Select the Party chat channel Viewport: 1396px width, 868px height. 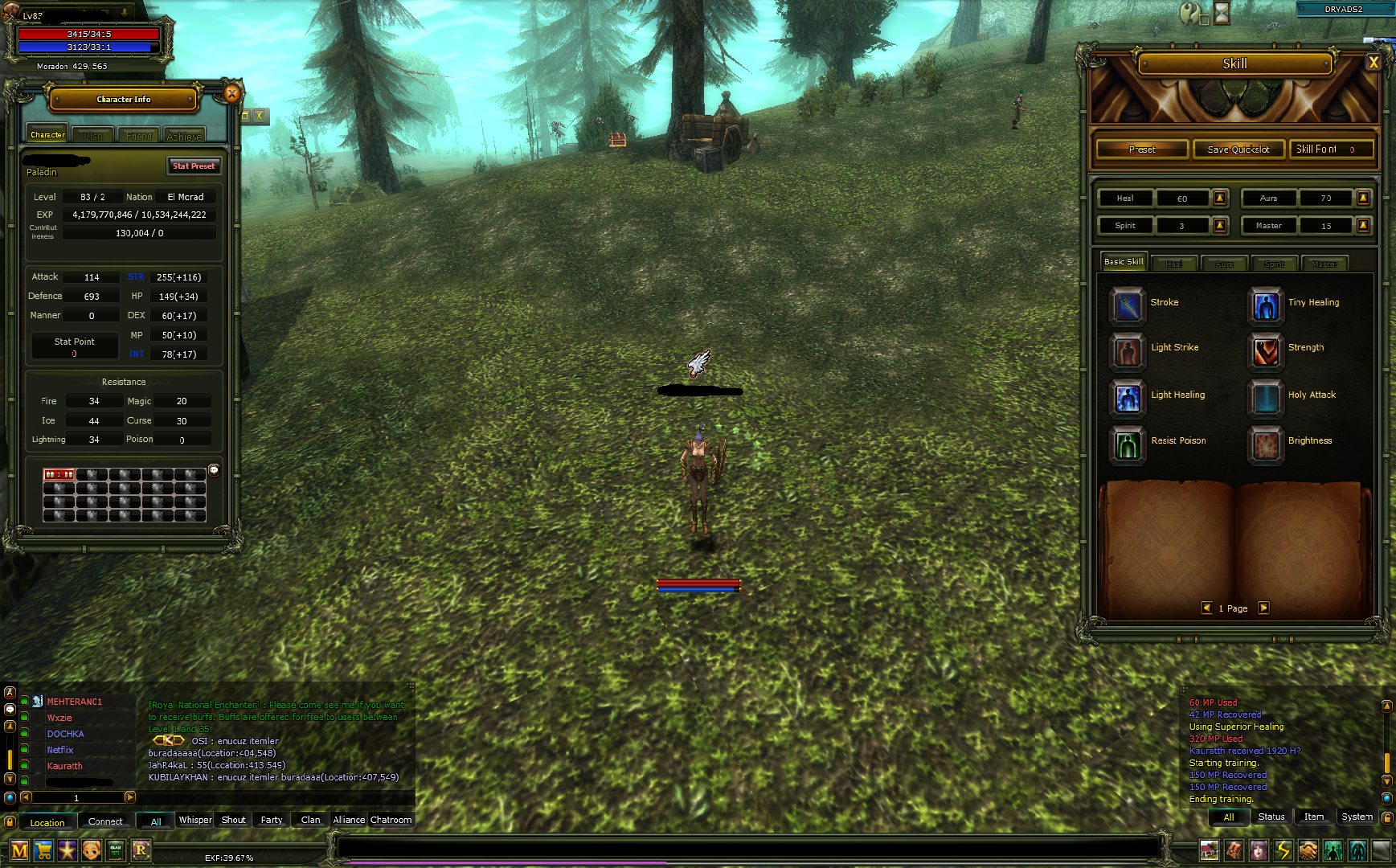(272, 820)
